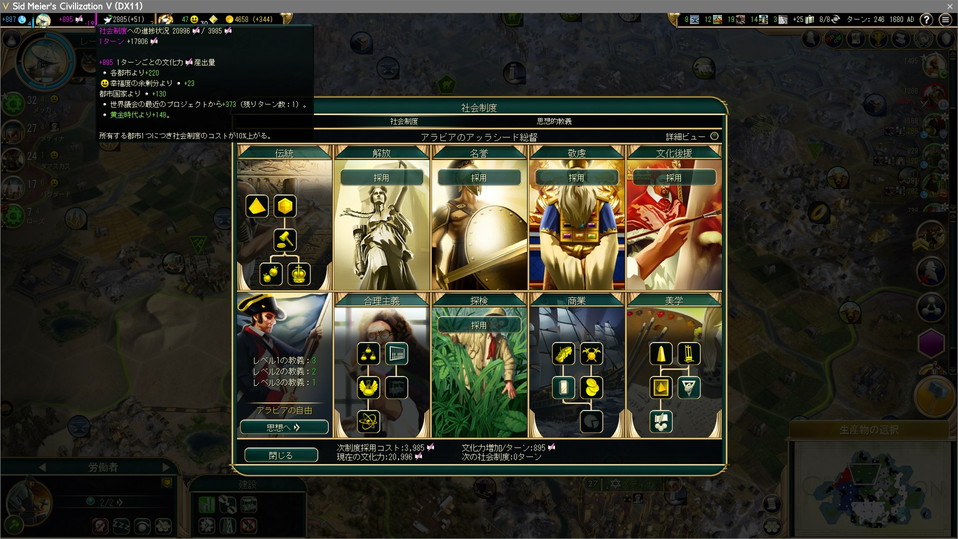Open the help question mark button
This screenshot has width=958, height=539.
pyautogui.click(x=928, y=19)
